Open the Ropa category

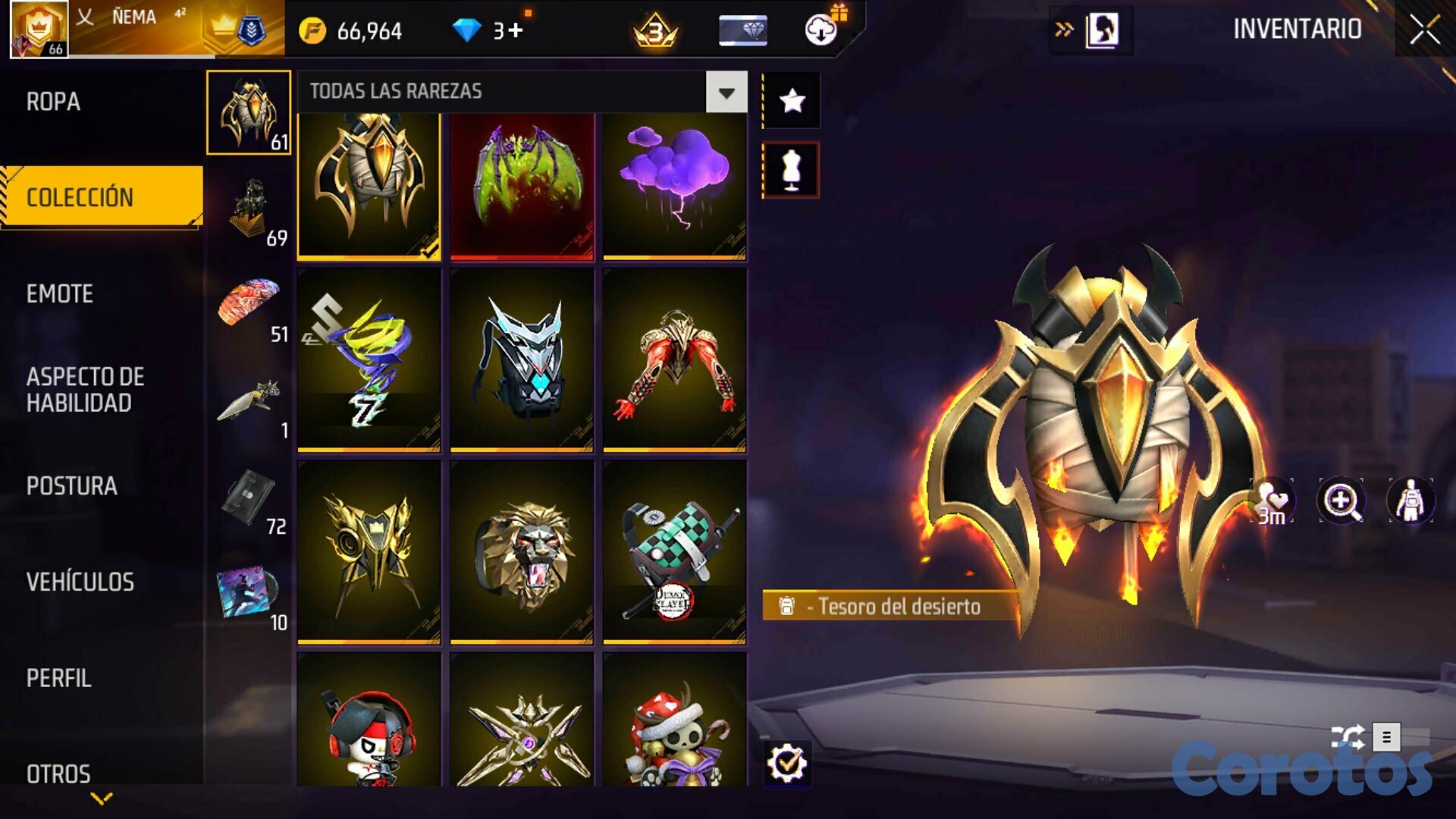click(53, 102)
